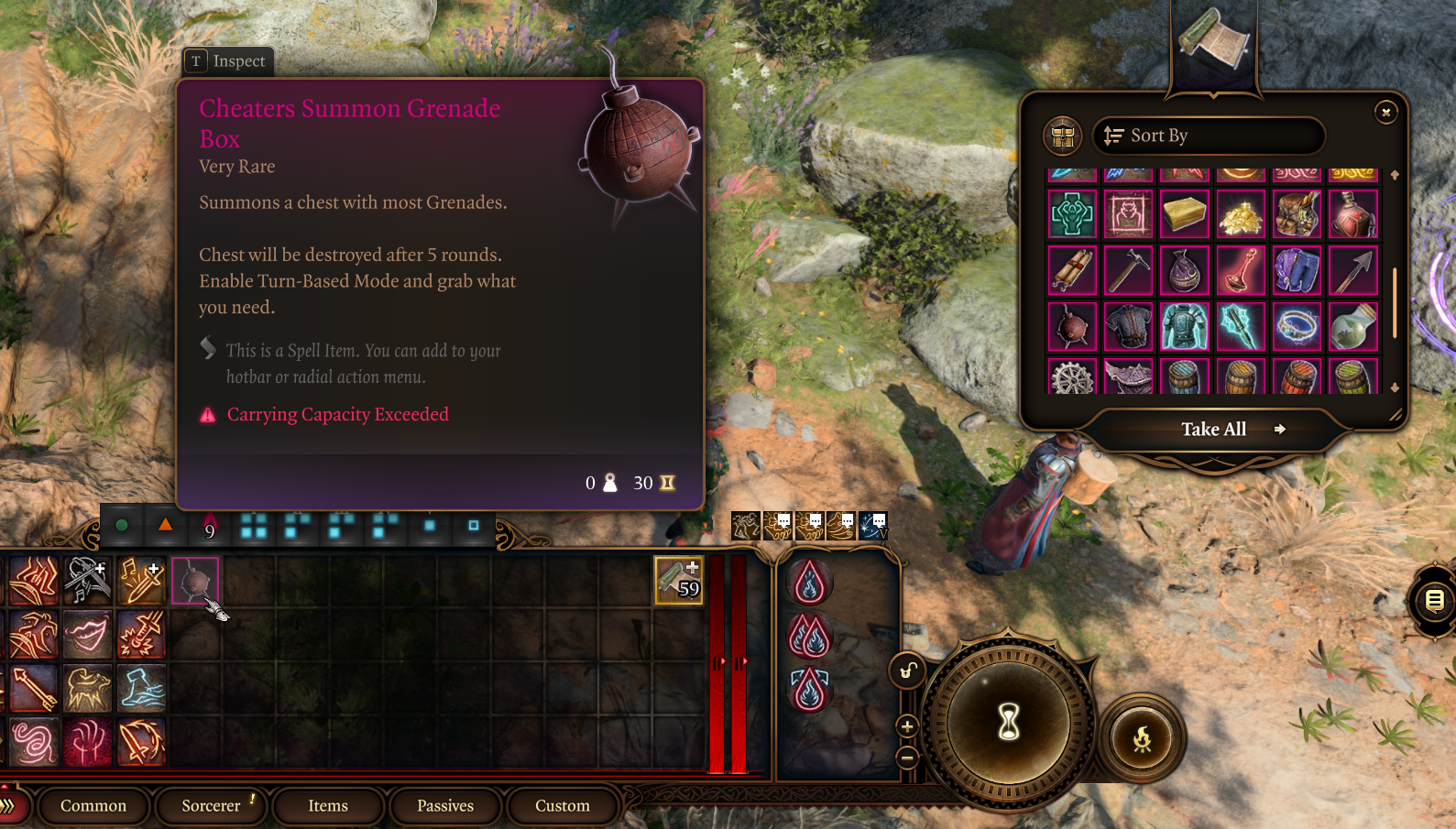Toggle the hotbar lock icon
The width and height of the screenshot is (1456, 829).
click(906, 671)
